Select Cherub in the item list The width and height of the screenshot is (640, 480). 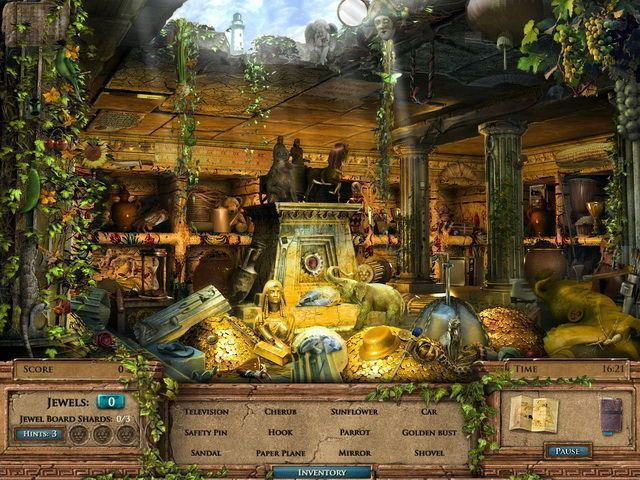pos(280,411)
